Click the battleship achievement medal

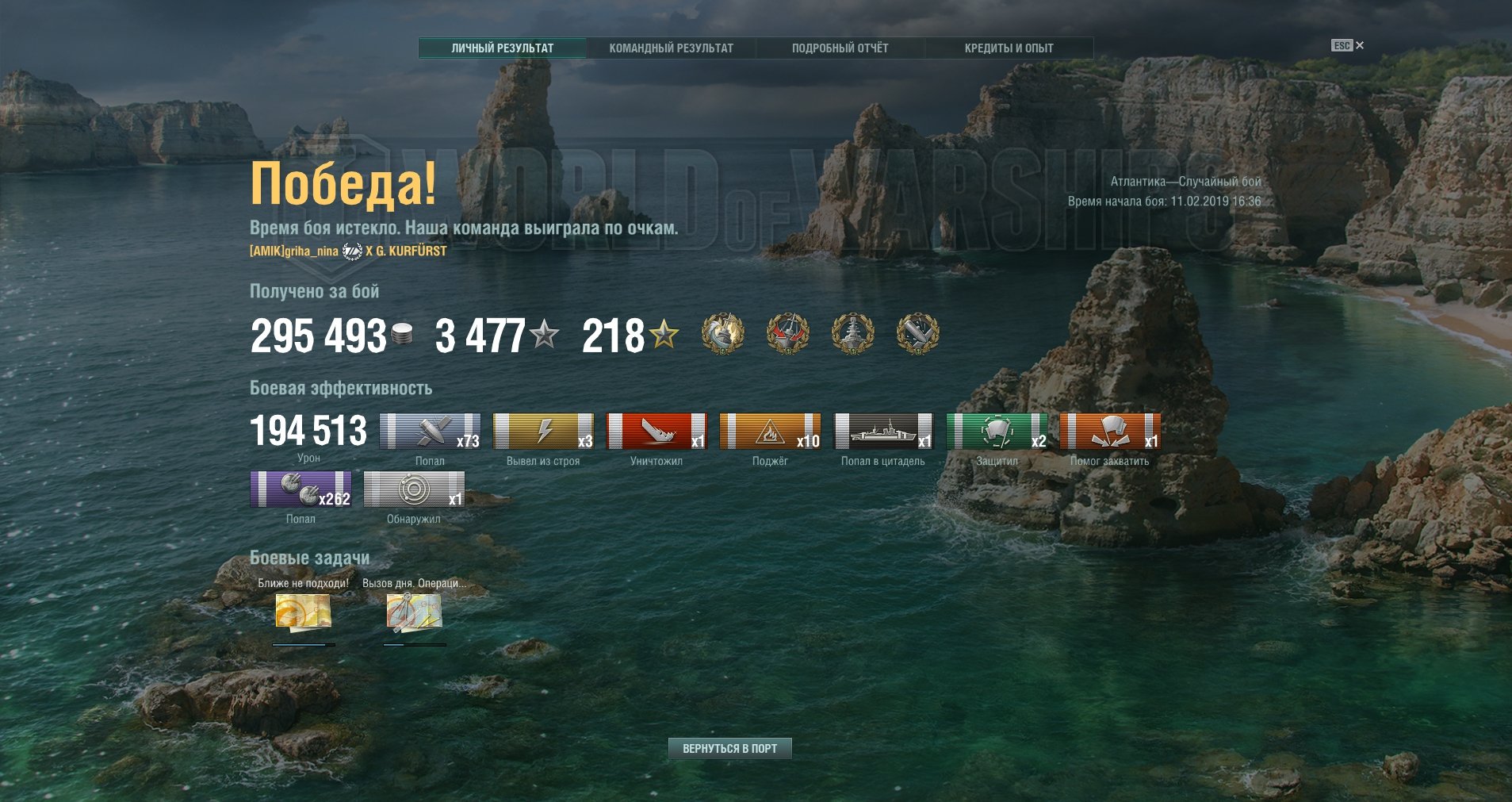pos(852,333)
